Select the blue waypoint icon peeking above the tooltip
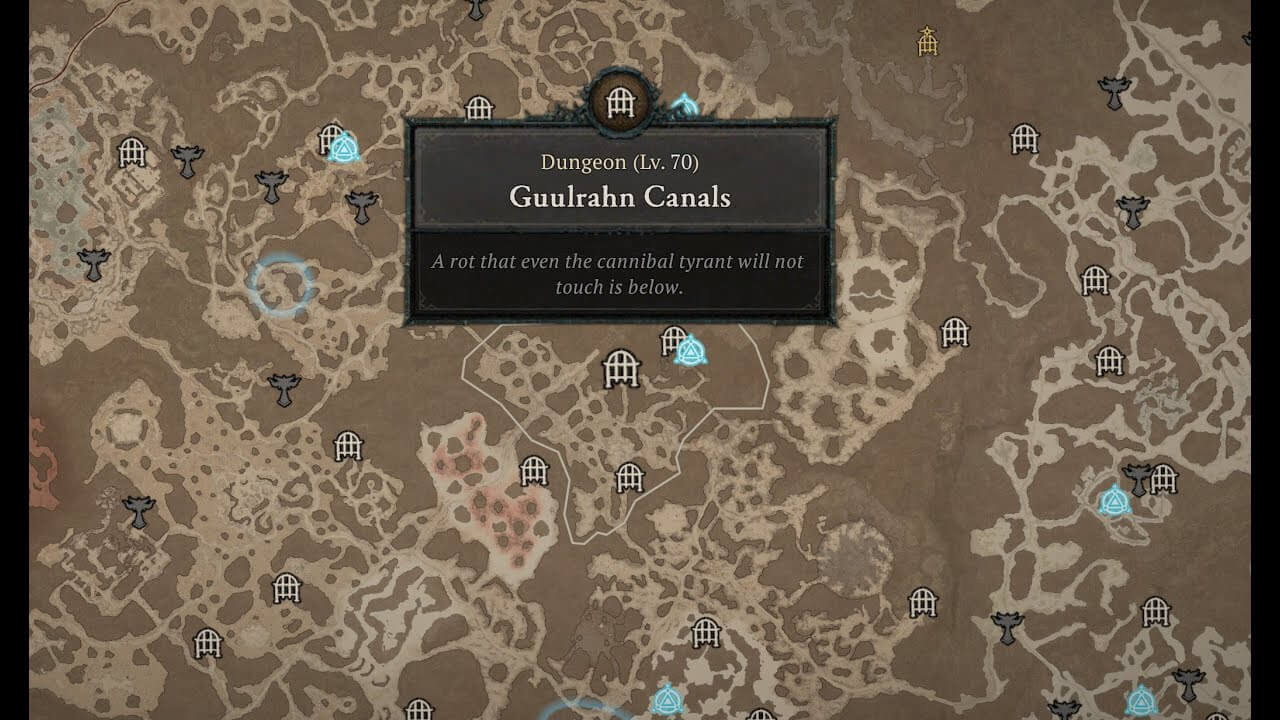Image resolution: width=1280 pixels, height=720 pixels. [685, 103]
